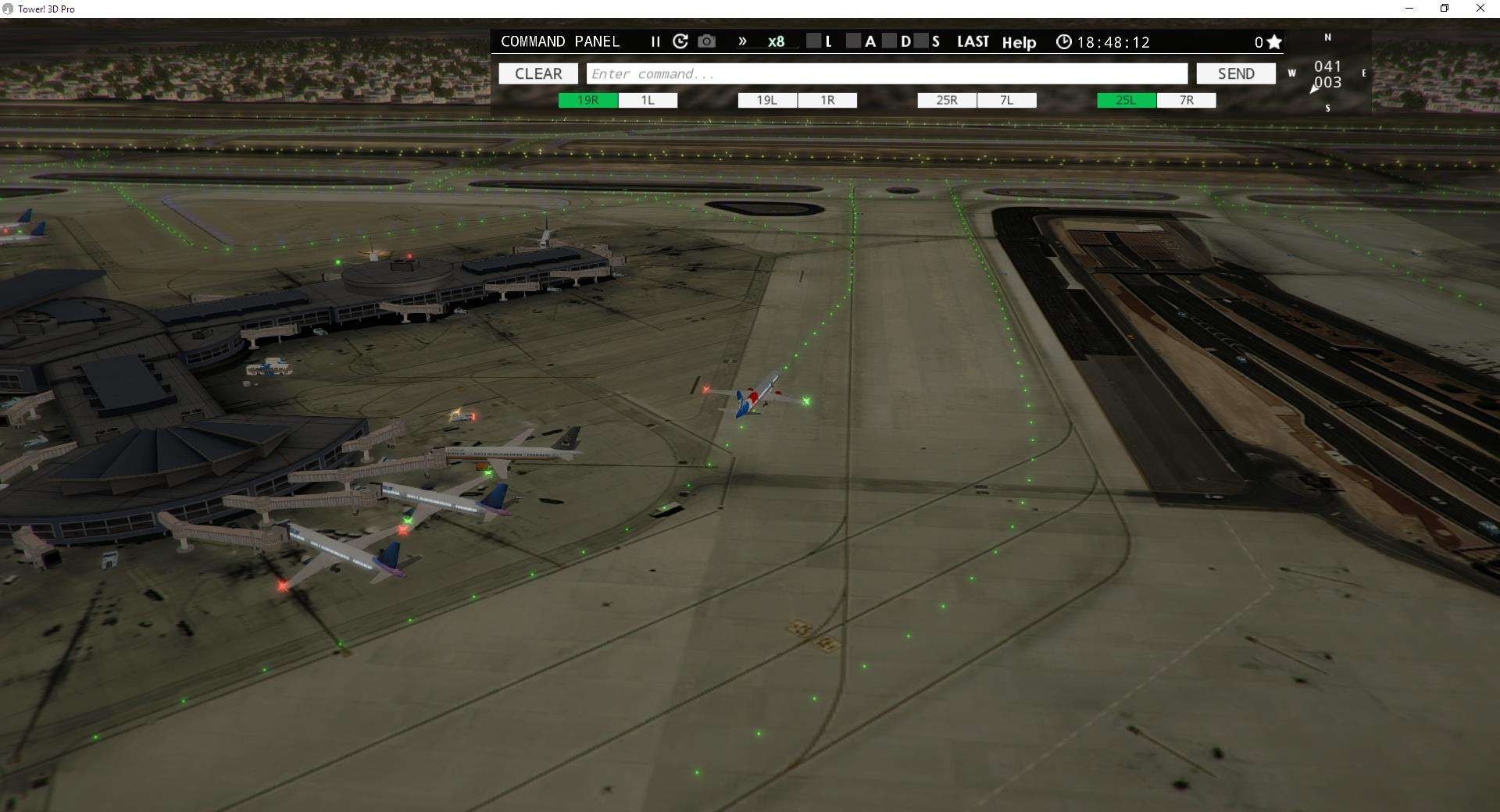Screen dimensions: 1500x812
Task: Enable runway 7L
Action: point(1006,100)
